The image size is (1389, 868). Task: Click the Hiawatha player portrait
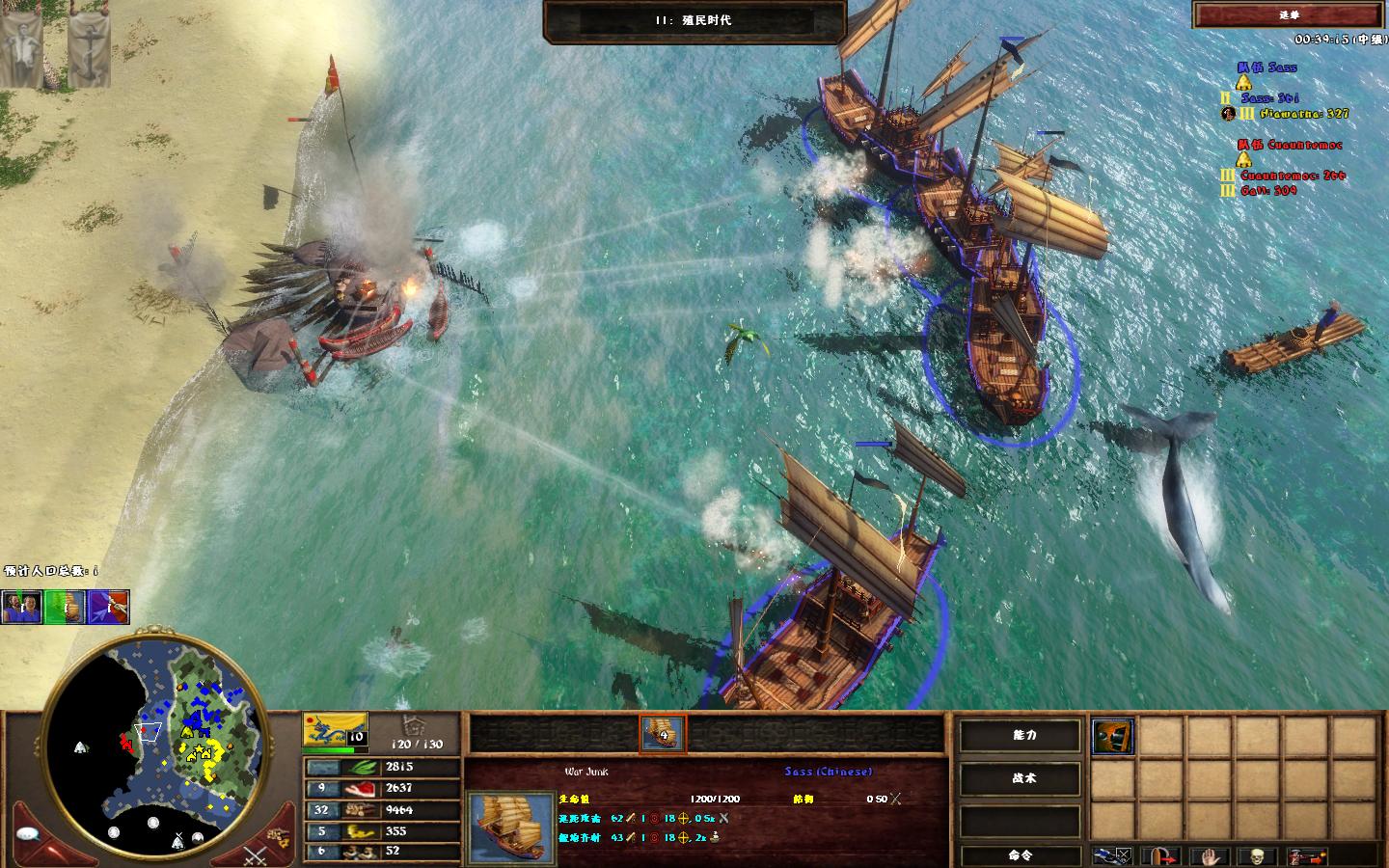coord(1228,114)
